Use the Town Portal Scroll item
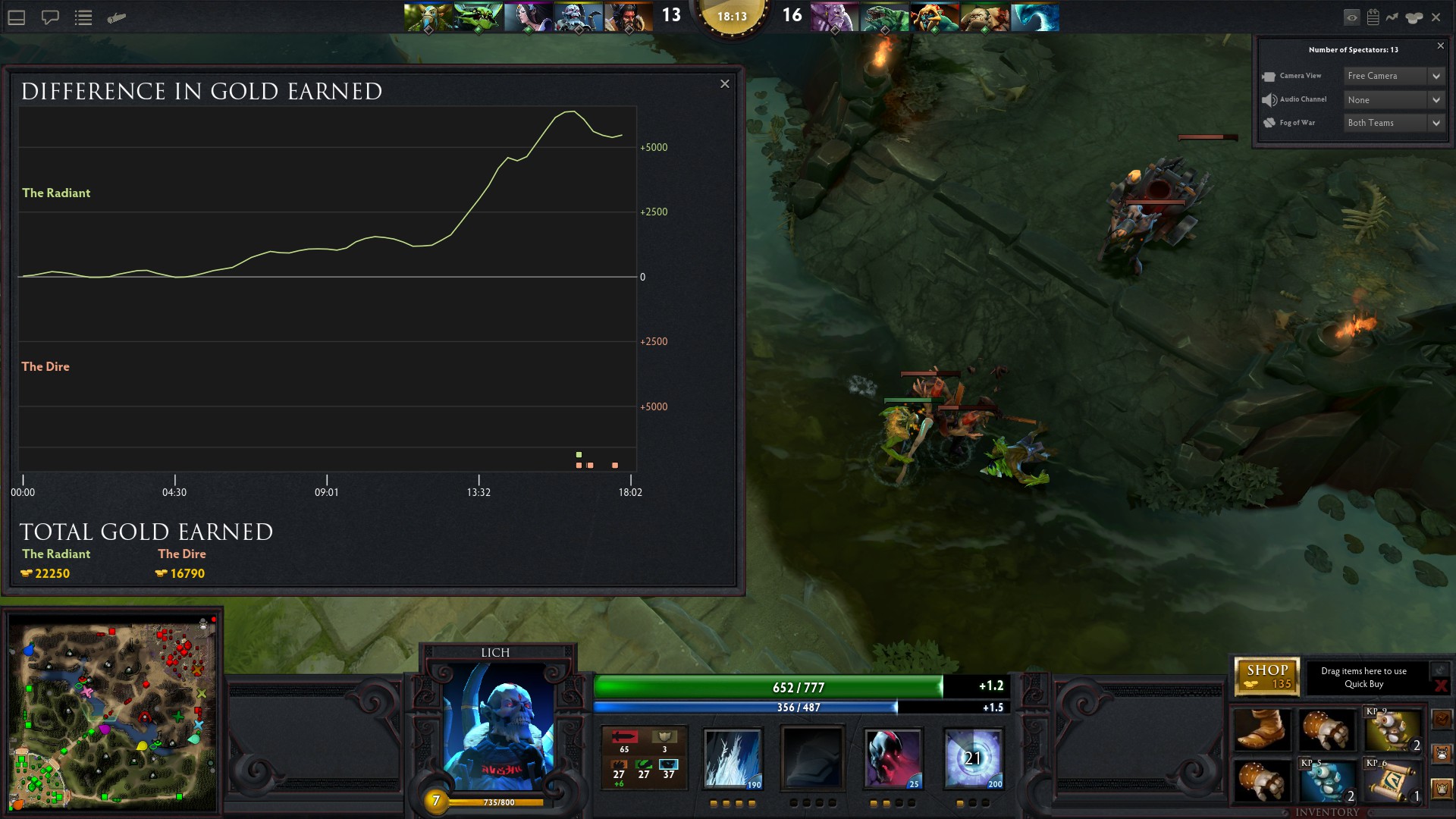 pos(1393,780)
